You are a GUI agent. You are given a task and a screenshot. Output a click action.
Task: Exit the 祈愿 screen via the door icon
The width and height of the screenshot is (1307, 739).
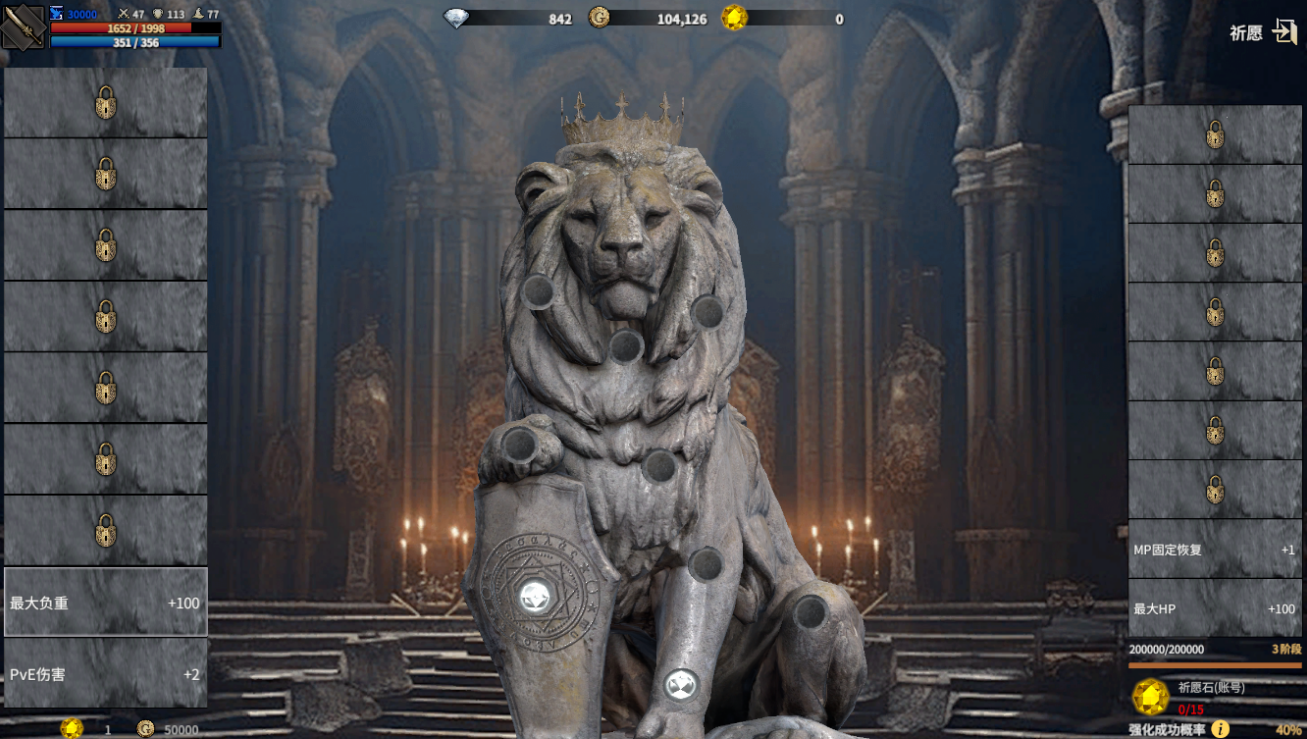pos(1284,32)
